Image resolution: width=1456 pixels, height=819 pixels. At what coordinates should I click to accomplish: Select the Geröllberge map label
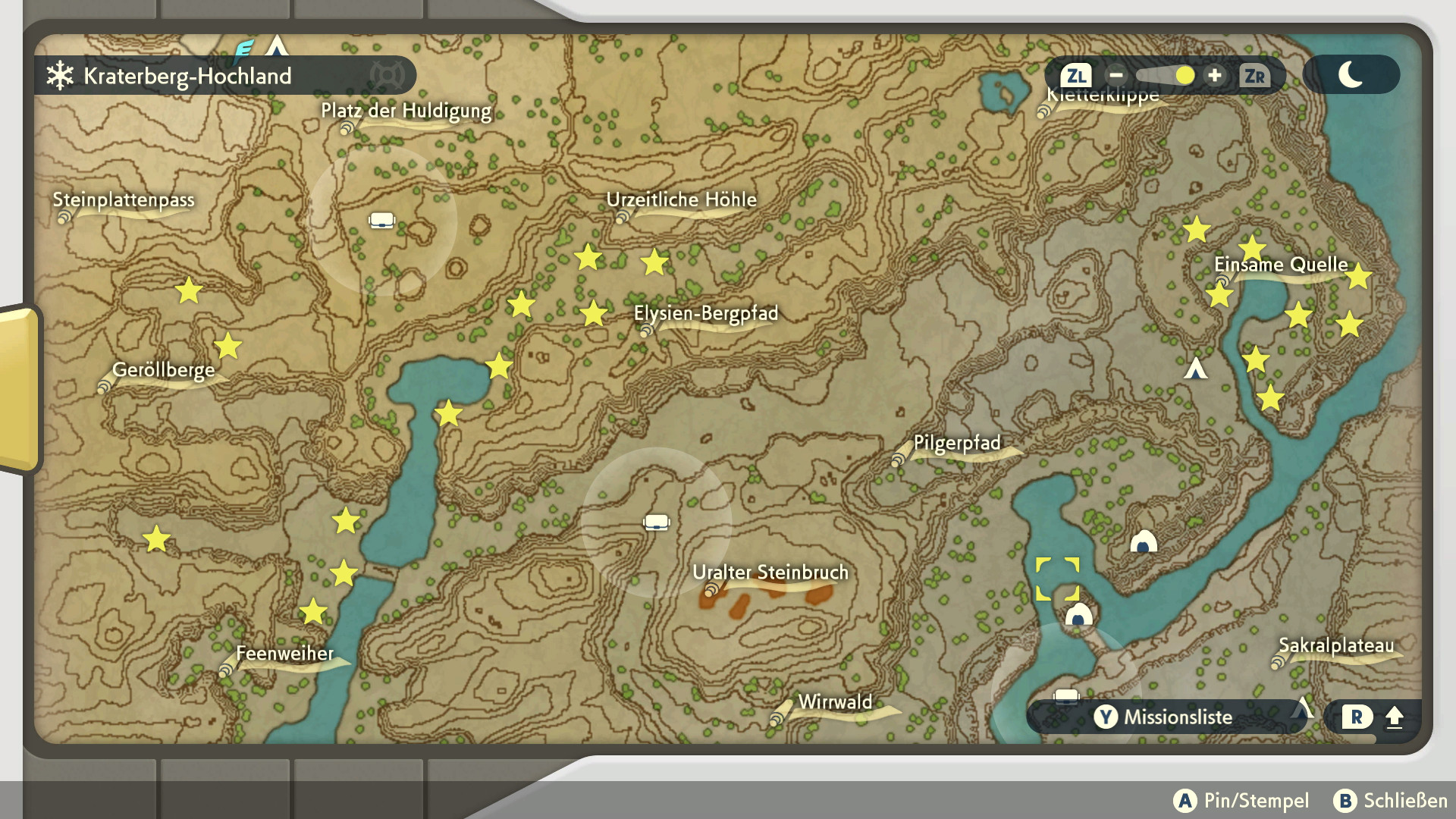[163, 370]
